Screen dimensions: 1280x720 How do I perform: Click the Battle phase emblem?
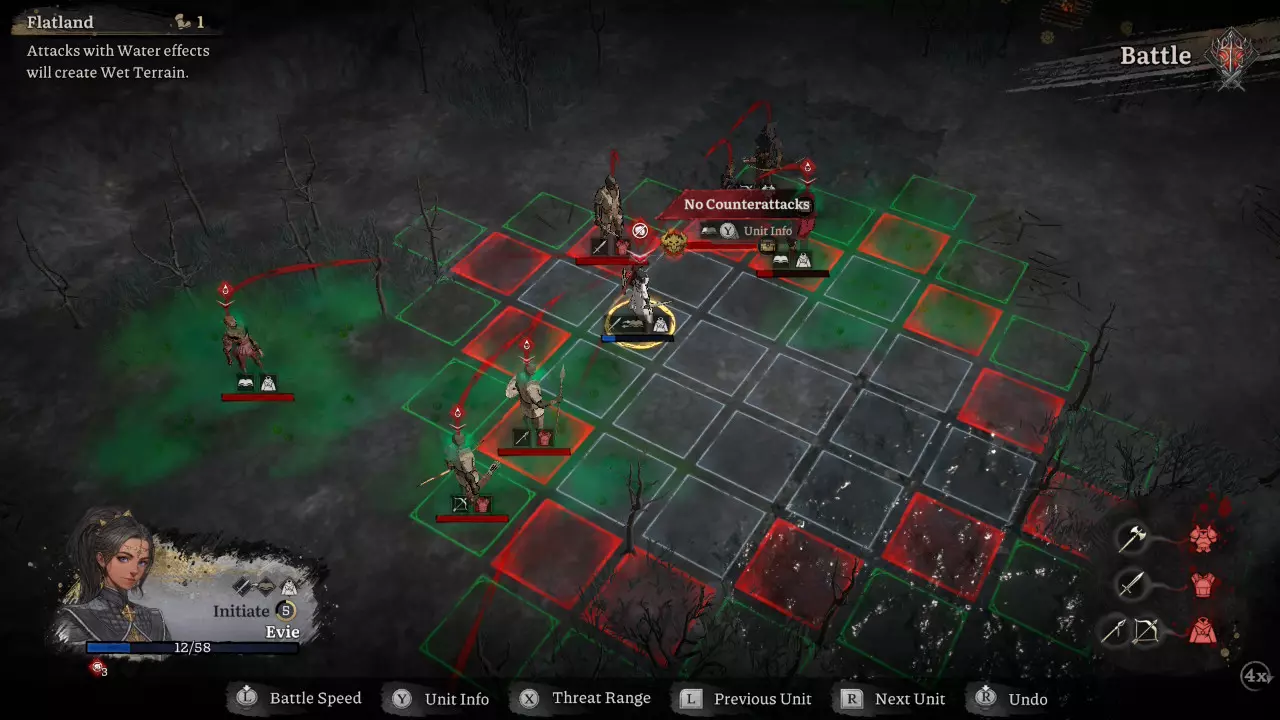click(x=1232, y=55)
